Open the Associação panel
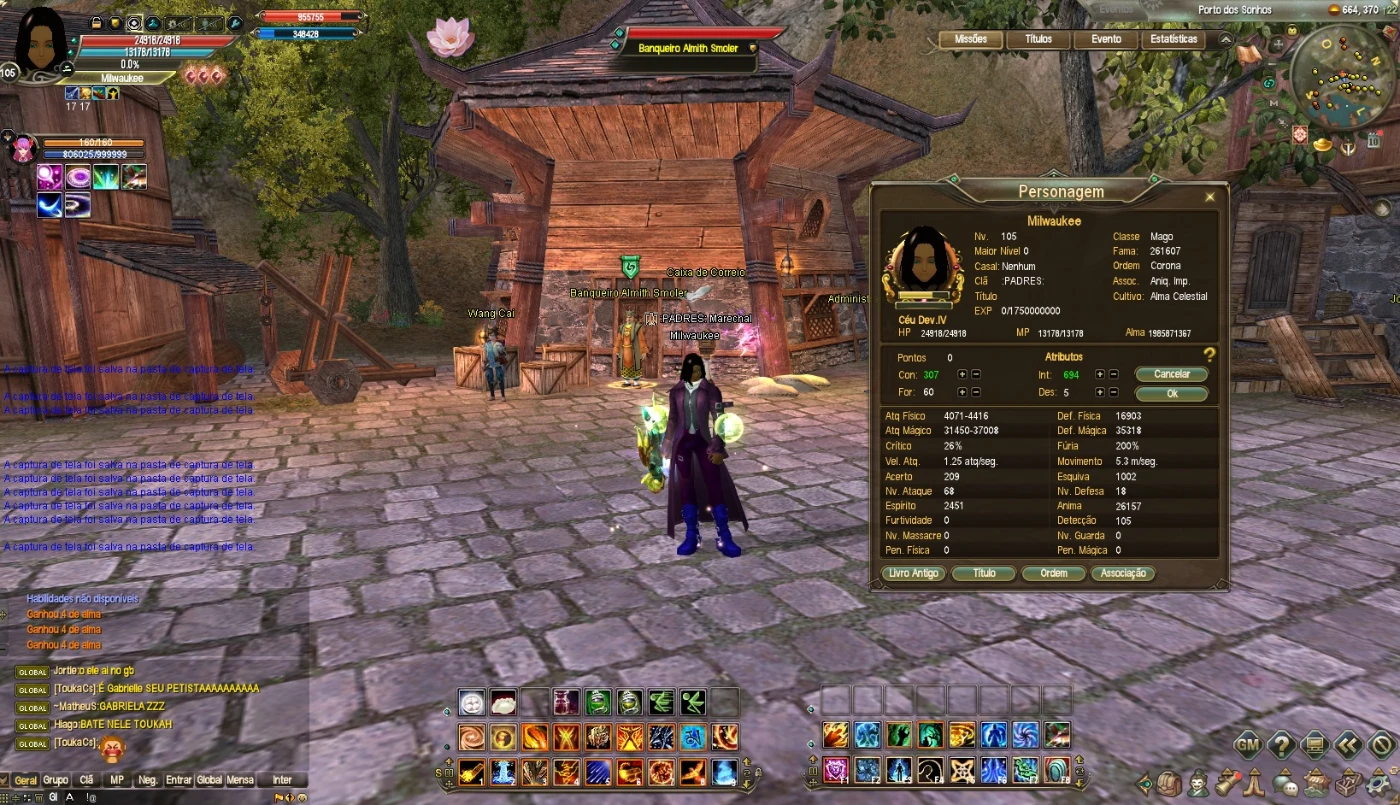1400x805 pixels. click(x=1123, y=574)
